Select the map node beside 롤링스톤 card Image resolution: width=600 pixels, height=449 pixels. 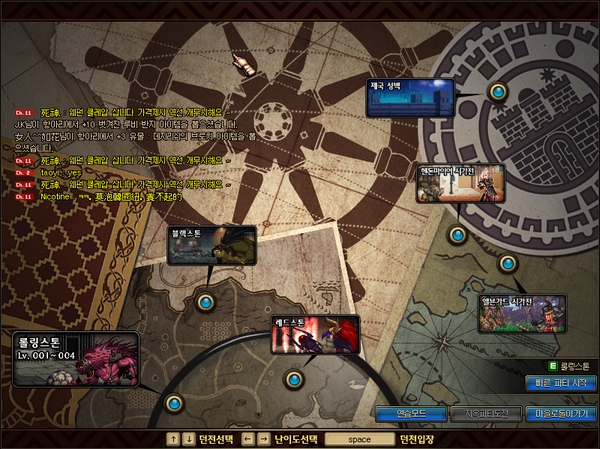click(174, 403)
